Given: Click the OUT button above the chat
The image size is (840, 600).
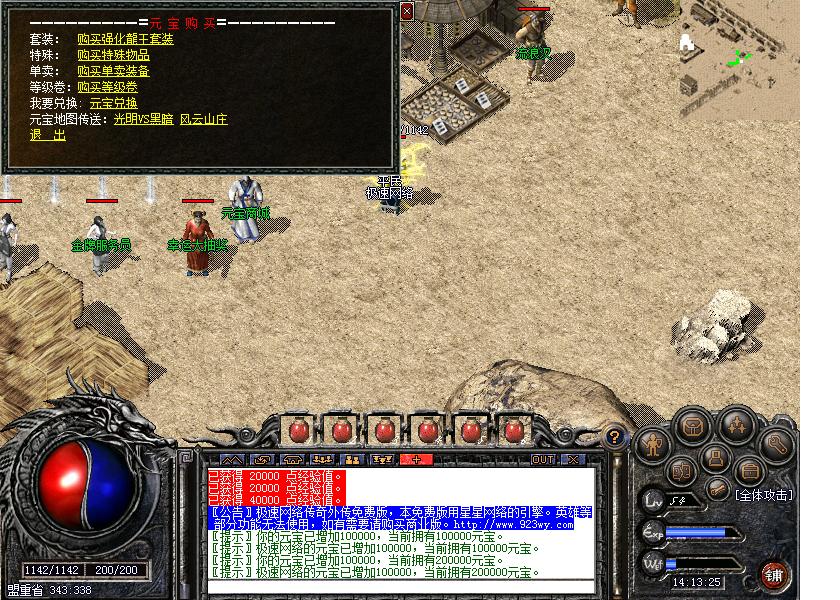Looking at the screenshot, I should 542,460.
